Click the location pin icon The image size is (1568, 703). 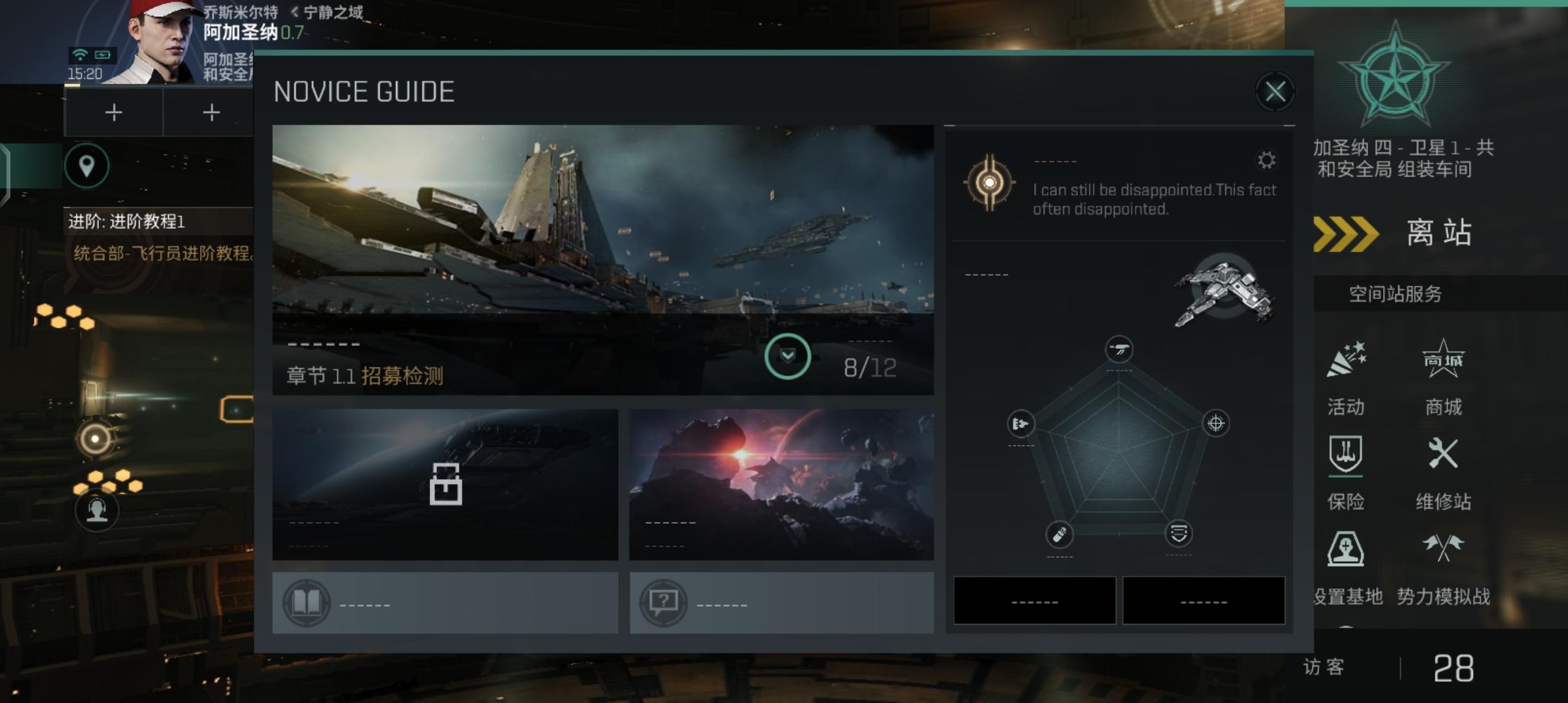click(87, 166)
